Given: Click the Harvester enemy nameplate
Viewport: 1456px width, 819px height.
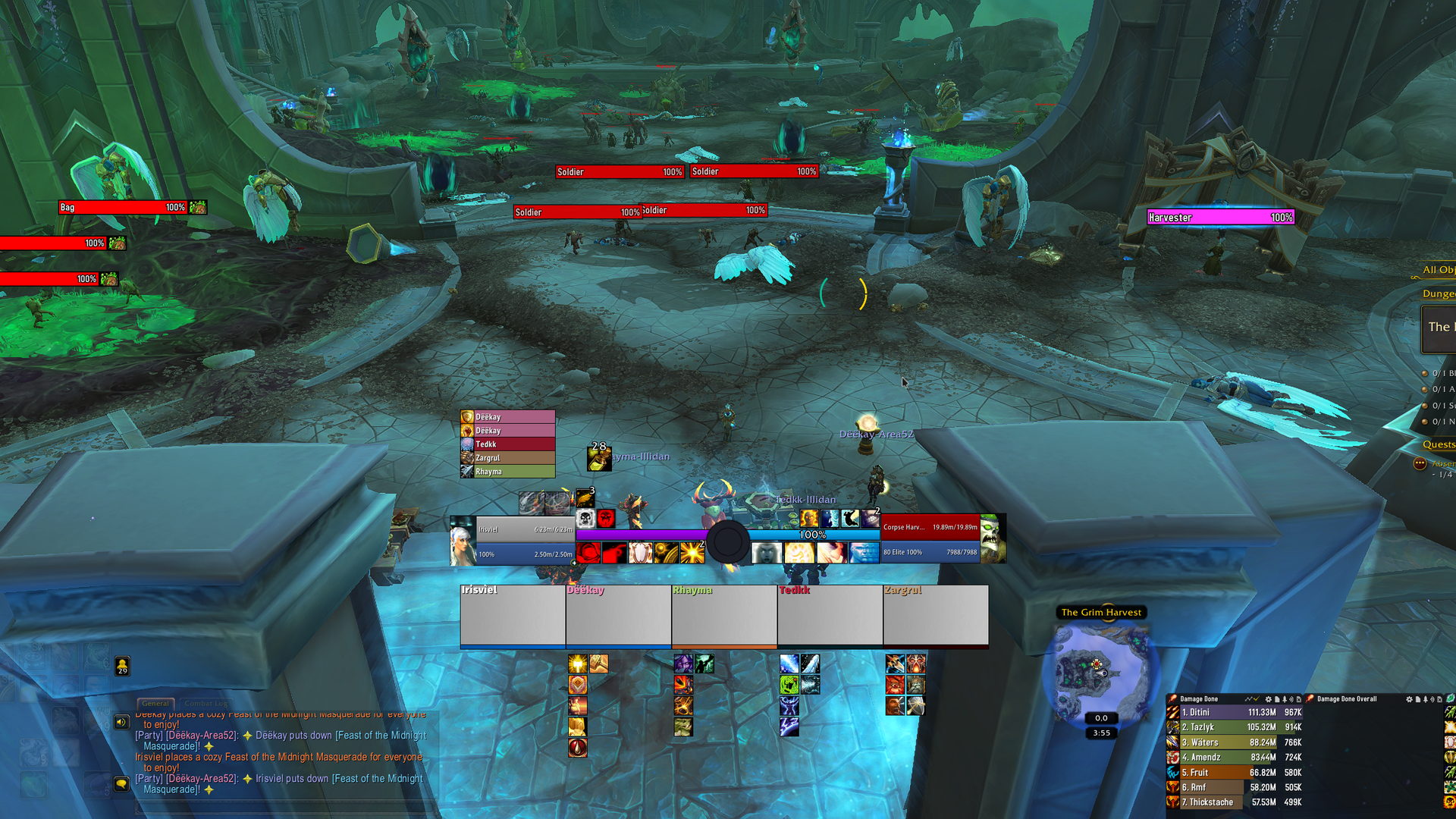Looking at the screenshot, I should click(1219, 218).
